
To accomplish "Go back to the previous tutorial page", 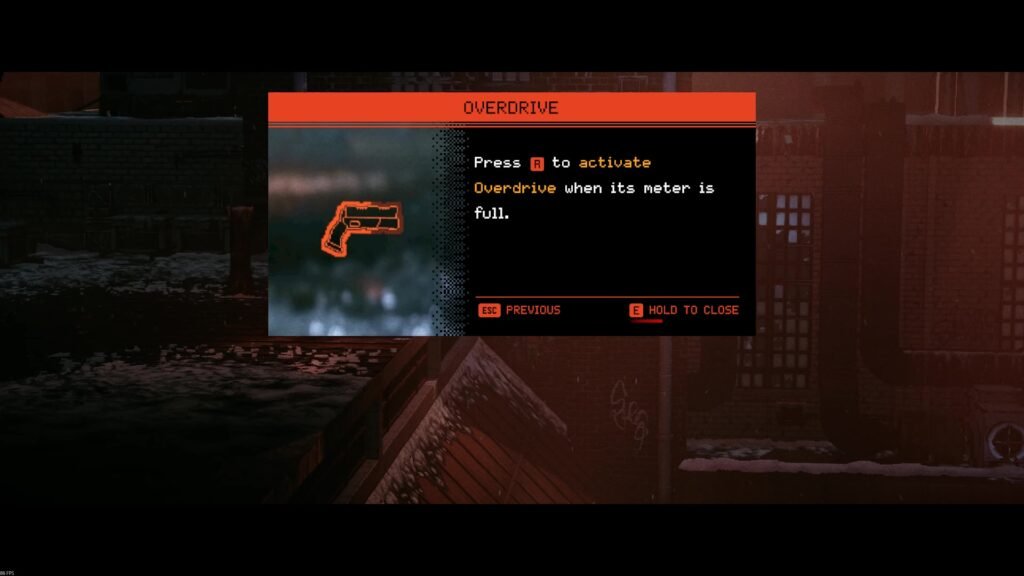I will [x=520, y=310].
